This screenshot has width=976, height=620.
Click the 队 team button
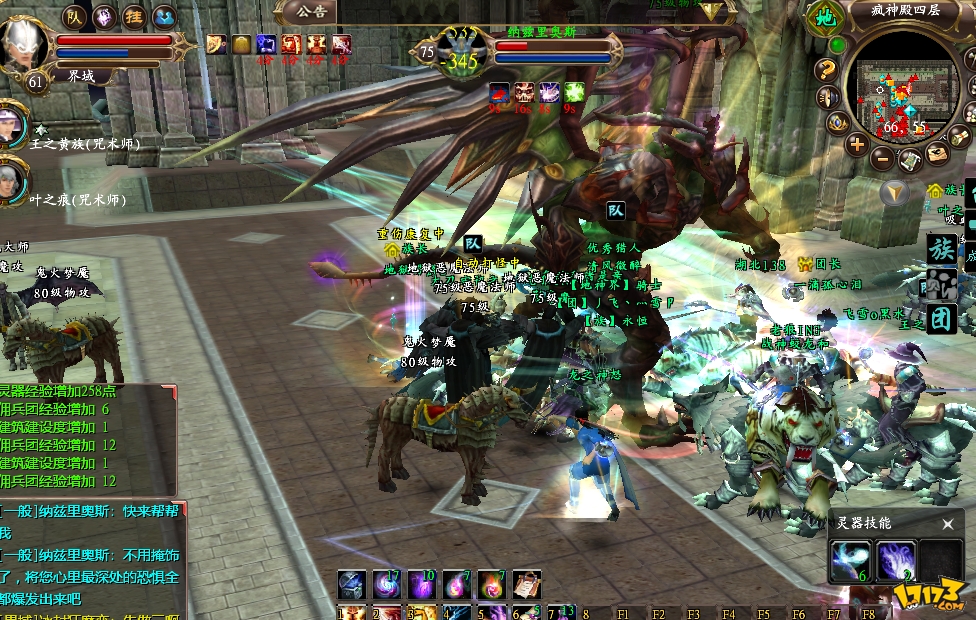75,16
